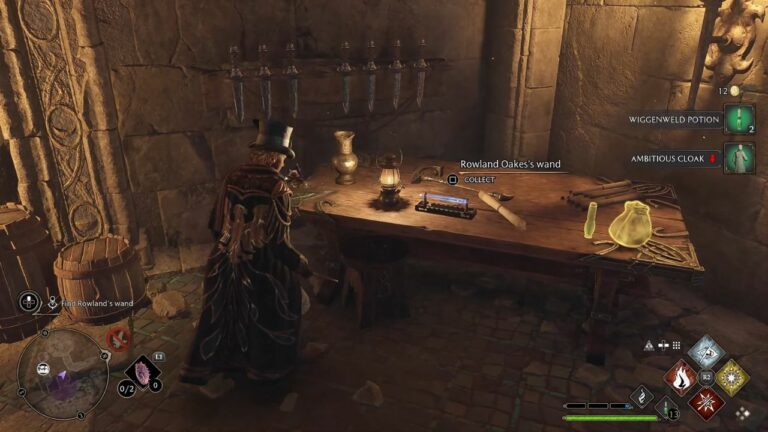Screen dimensions: 768x432
Task: Use the healing potion slot showing 13
Action: tap(667, 409)
